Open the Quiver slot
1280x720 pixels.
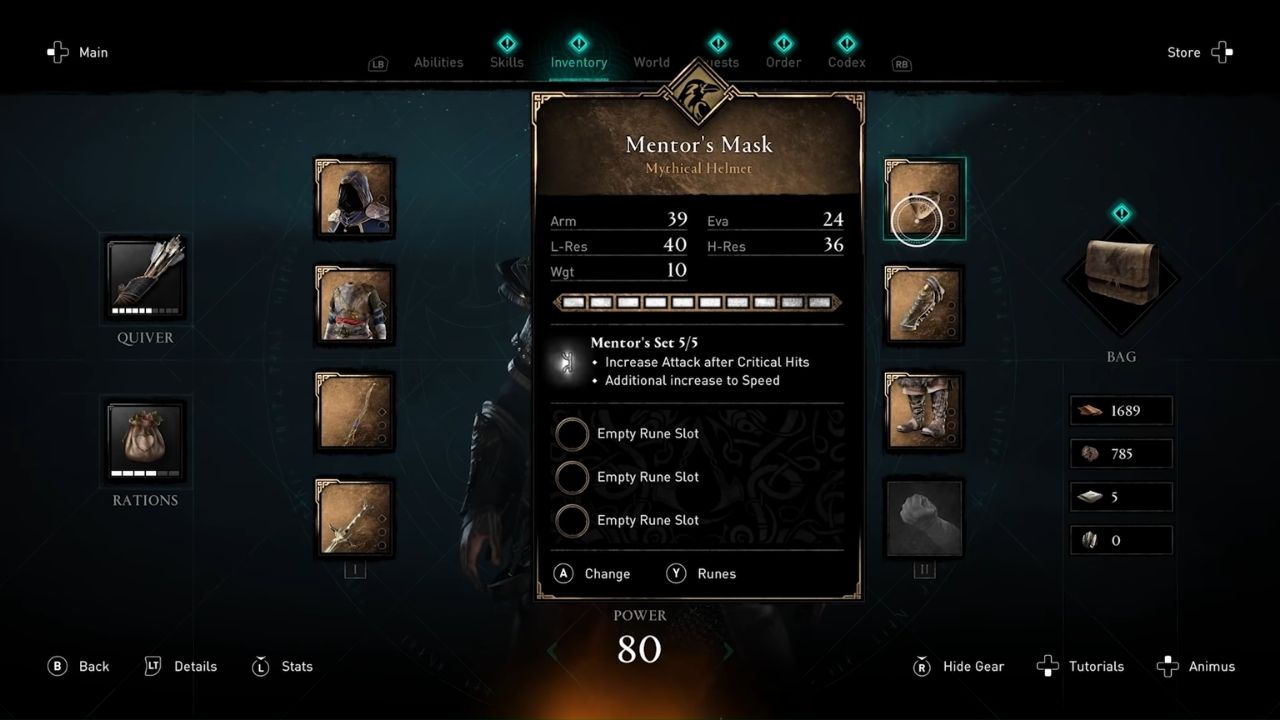[x=144, y=280]
